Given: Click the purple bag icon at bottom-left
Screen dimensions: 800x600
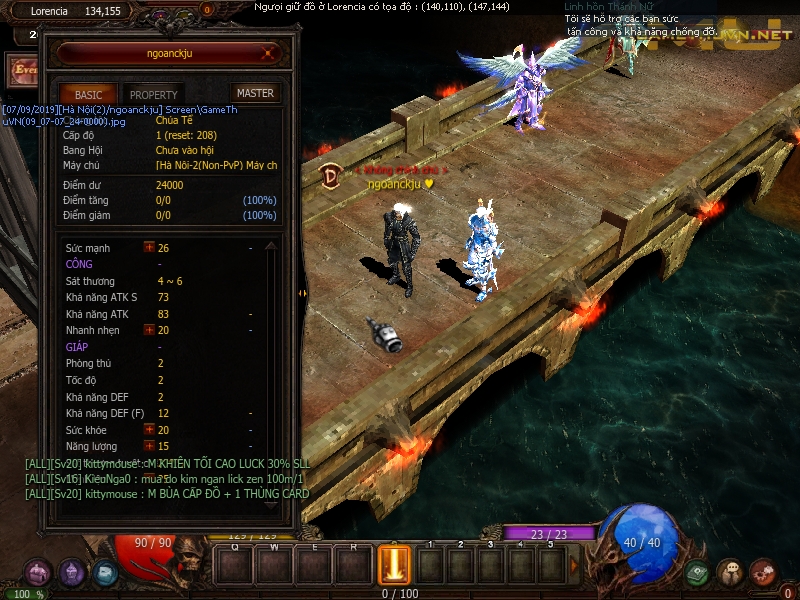Looking at the screenshot, I should [x=38, y=573].
